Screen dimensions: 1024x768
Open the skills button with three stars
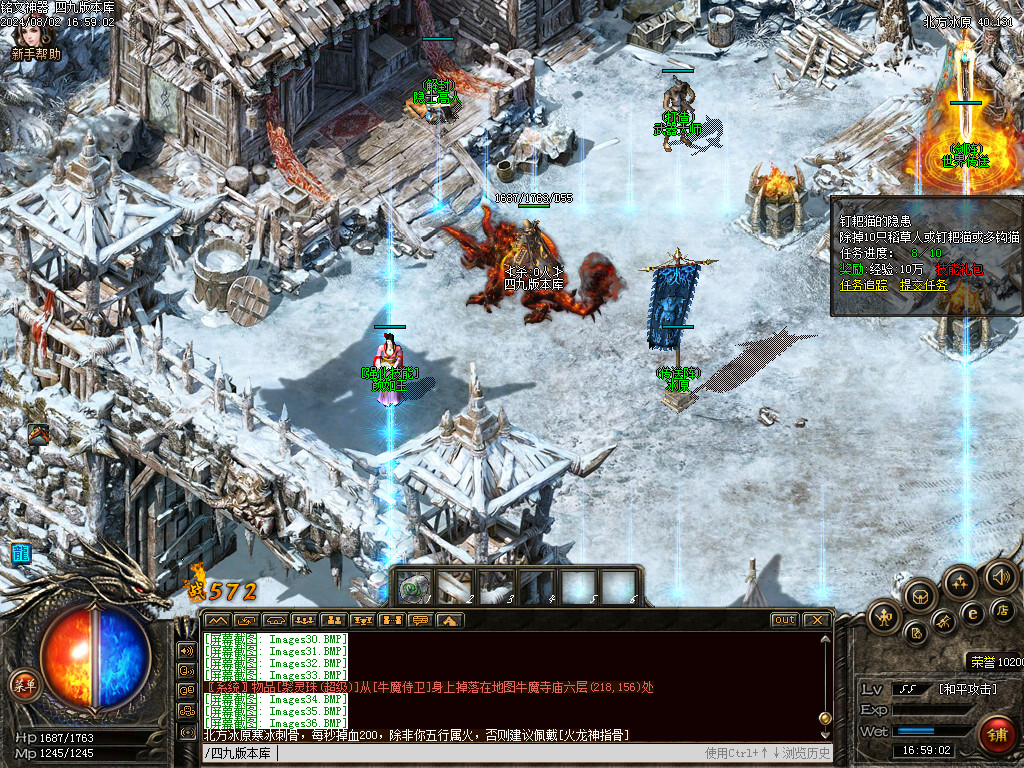click(x=961, y=582)
